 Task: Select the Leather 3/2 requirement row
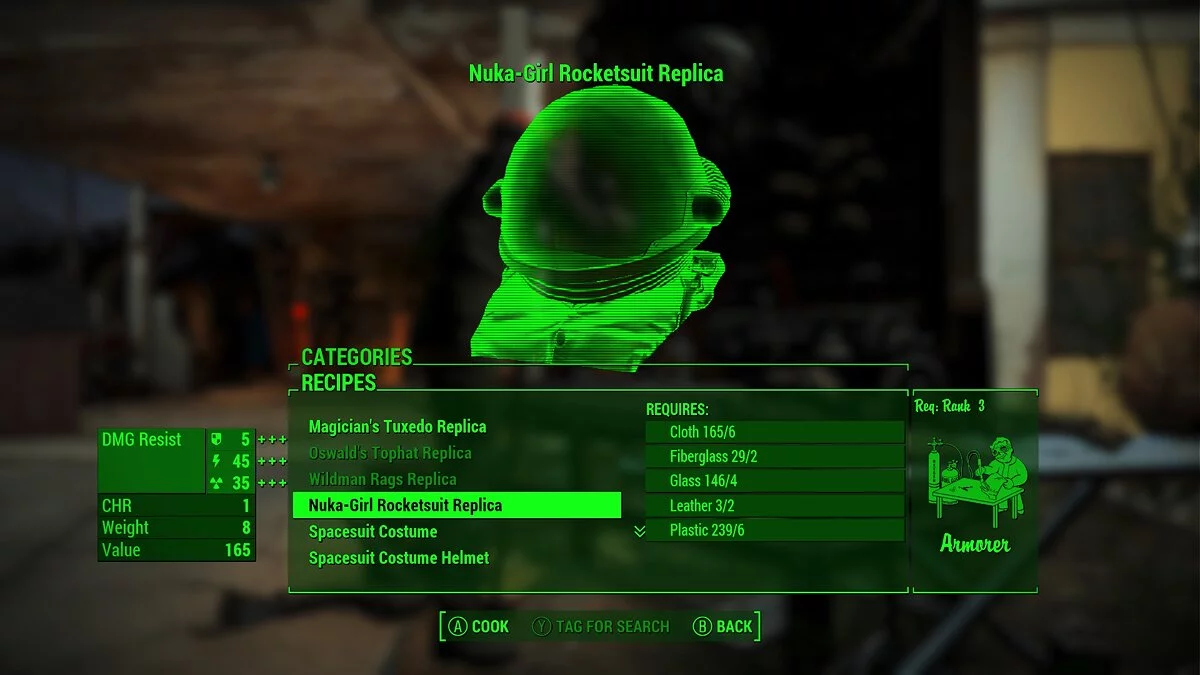tap(773, 506)
